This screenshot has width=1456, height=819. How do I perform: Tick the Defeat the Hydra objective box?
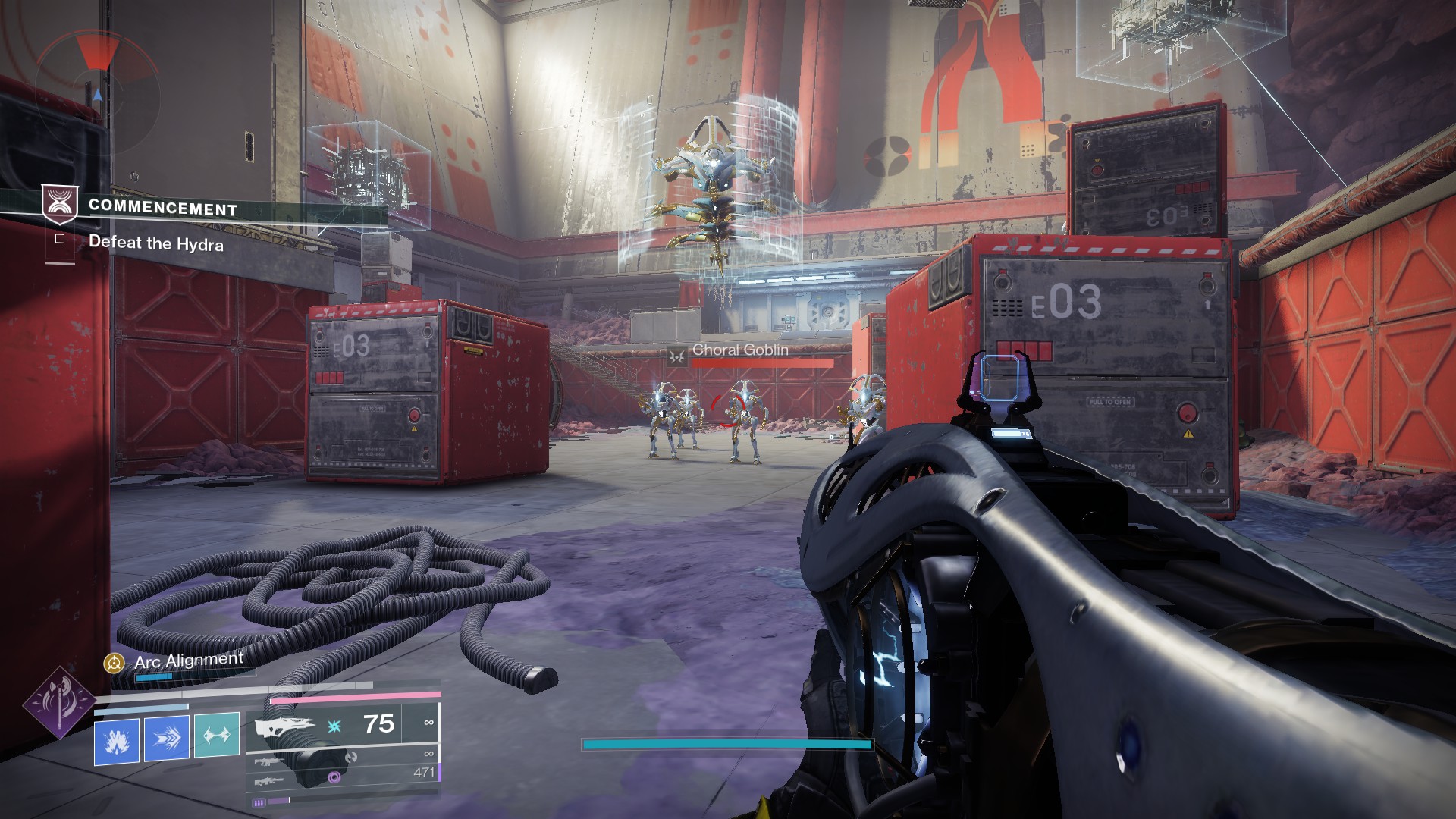tap(60, 239)
